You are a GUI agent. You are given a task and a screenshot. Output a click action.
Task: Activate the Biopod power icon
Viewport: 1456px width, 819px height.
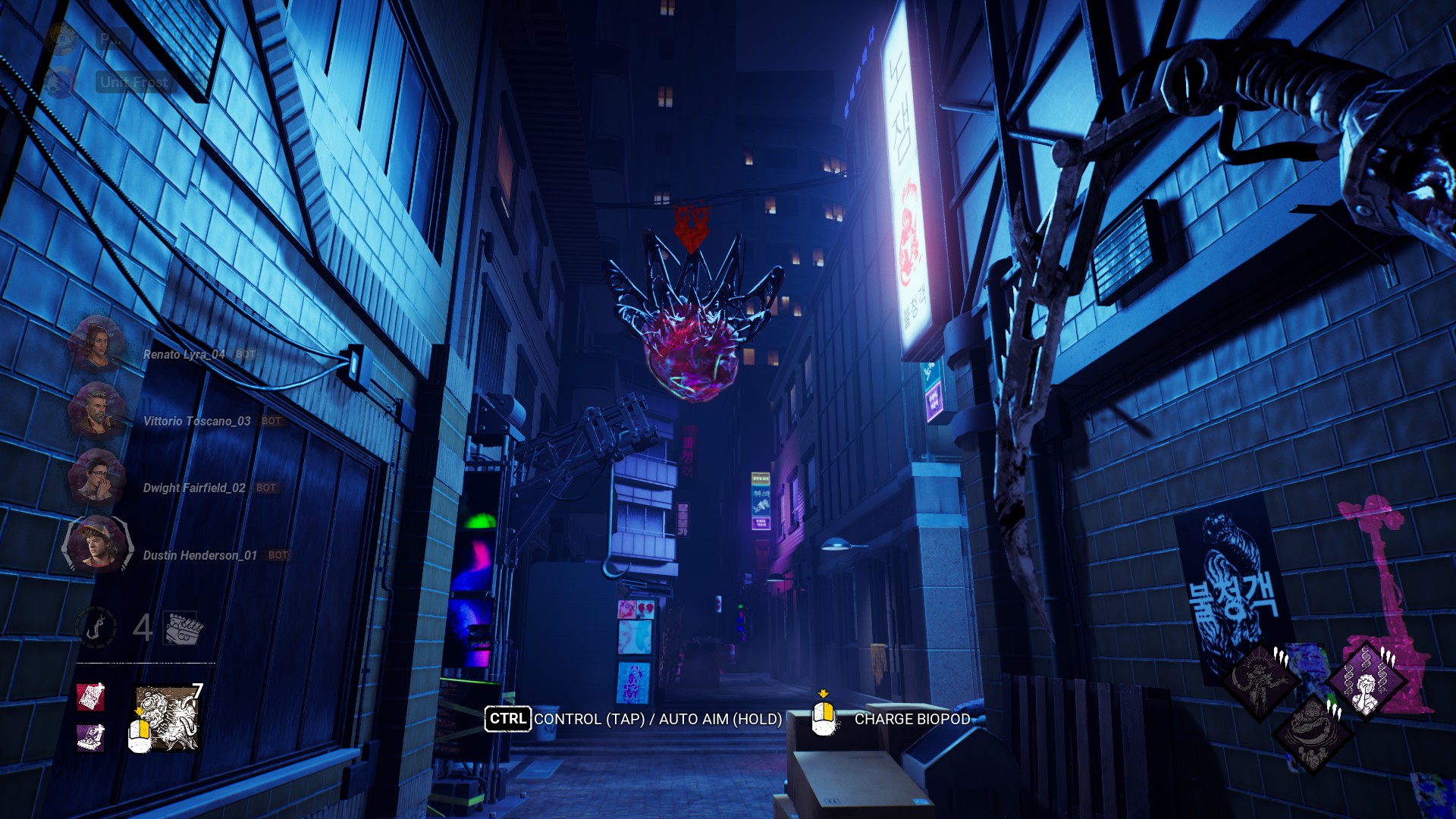[x=168, y=718]
